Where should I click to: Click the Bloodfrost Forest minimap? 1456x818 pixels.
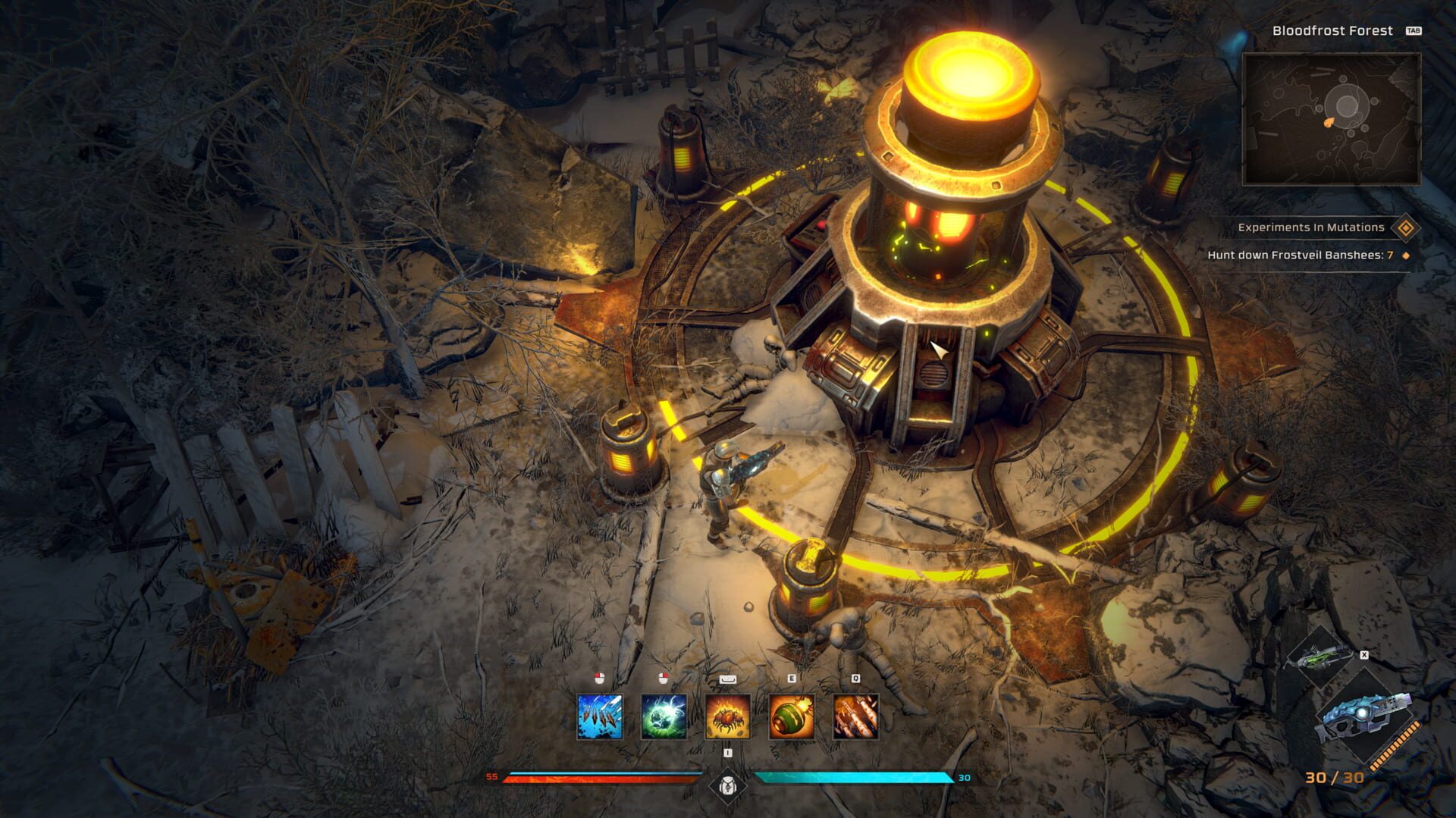[x=1331, y=119]
